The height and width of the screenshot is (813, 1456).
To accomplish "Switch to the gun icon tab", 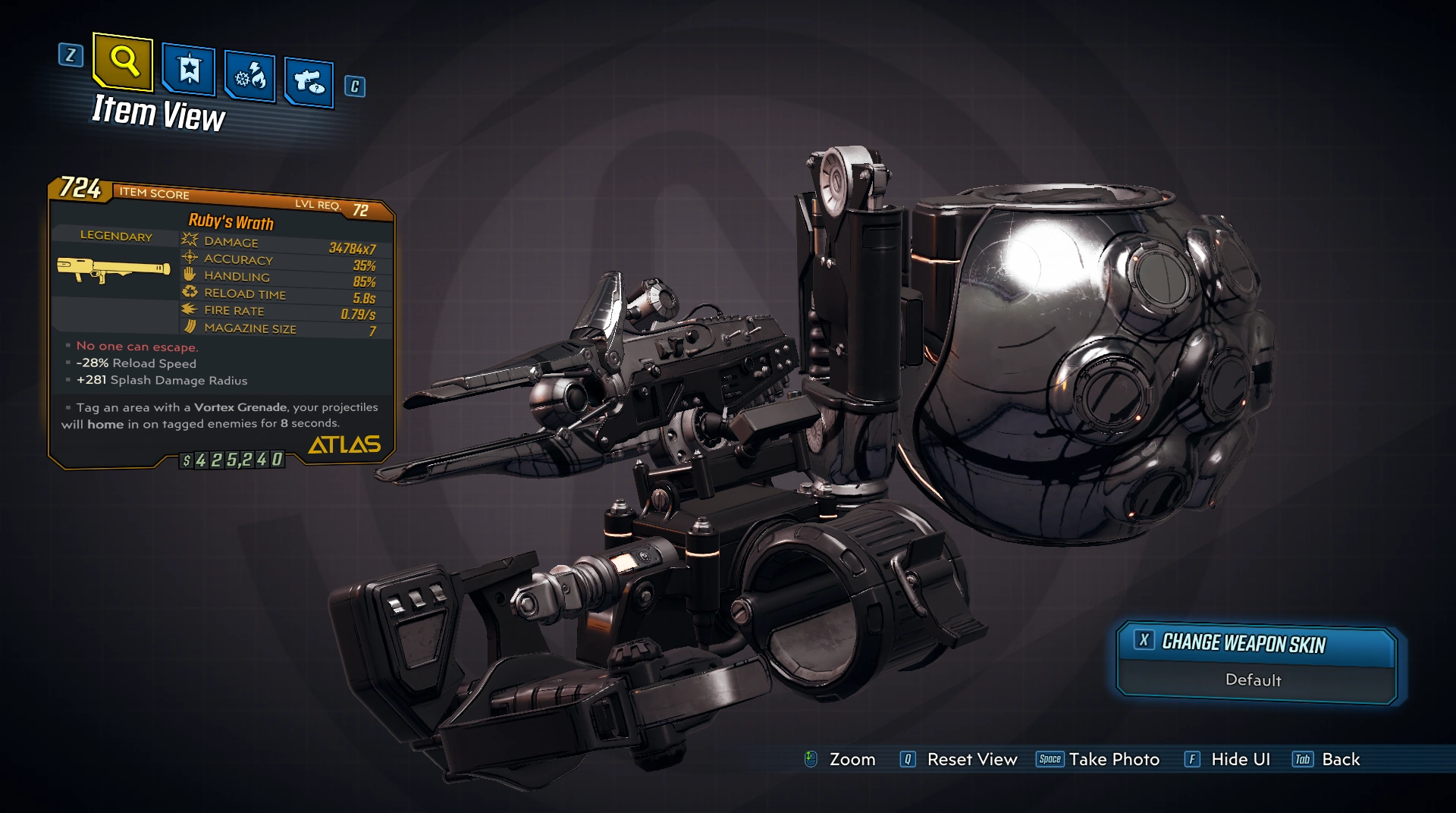I will coord(309,81).
